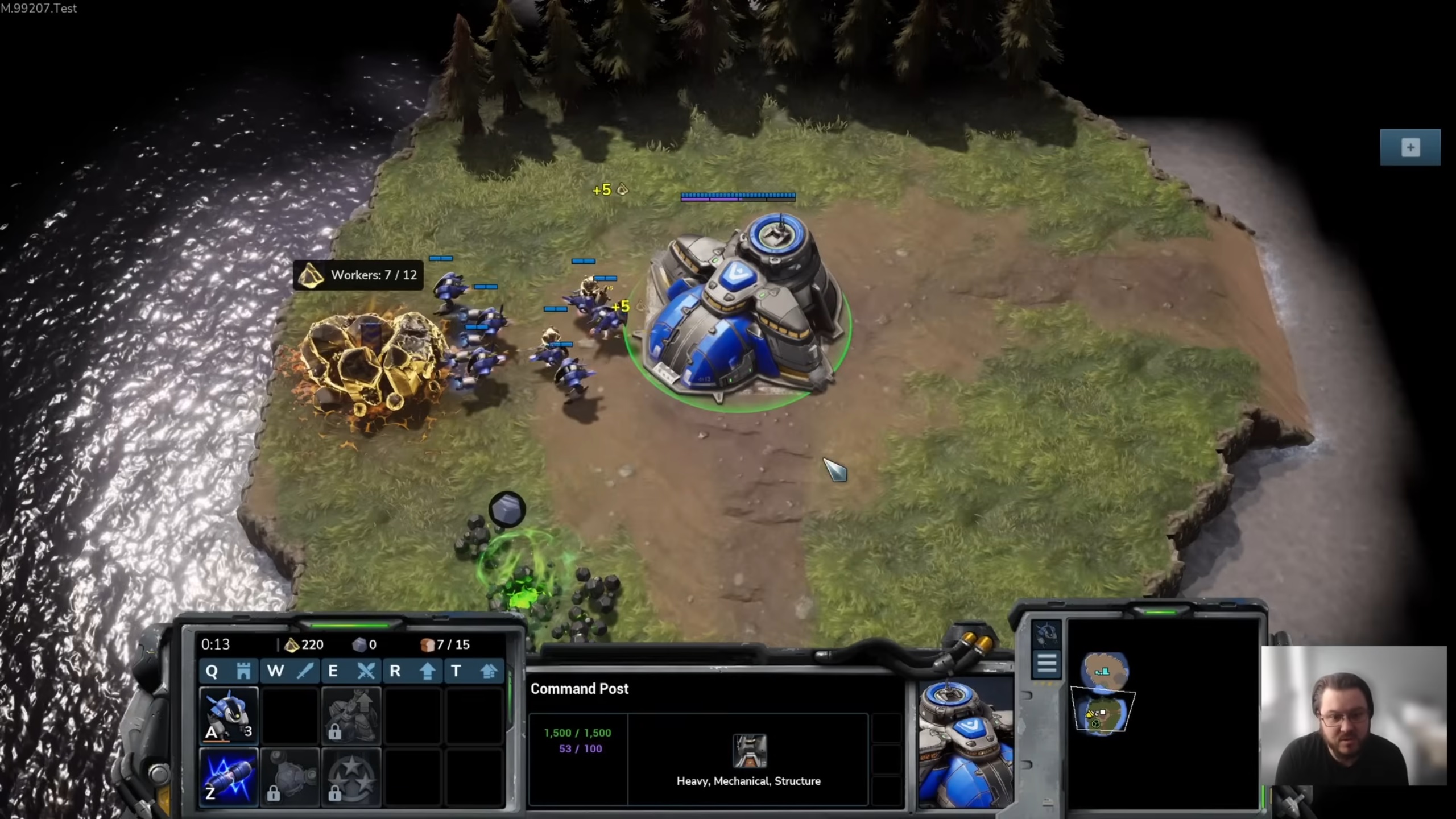The width and height of the screenshot is (1456, 819).
Task: Click the bread supply icon
Action: [428, 644]
